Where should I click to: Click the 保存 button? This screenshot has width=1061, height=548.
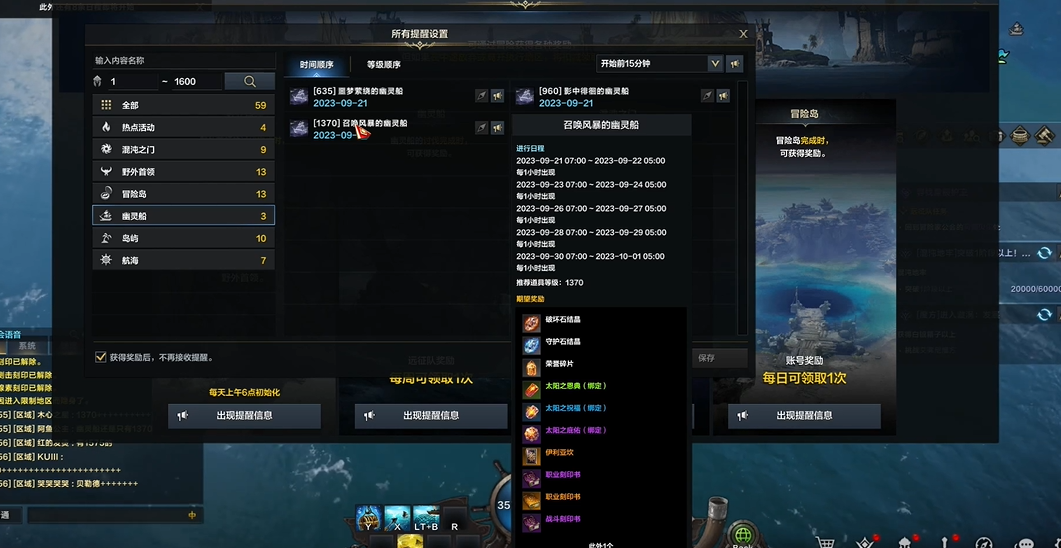(707, 358)
